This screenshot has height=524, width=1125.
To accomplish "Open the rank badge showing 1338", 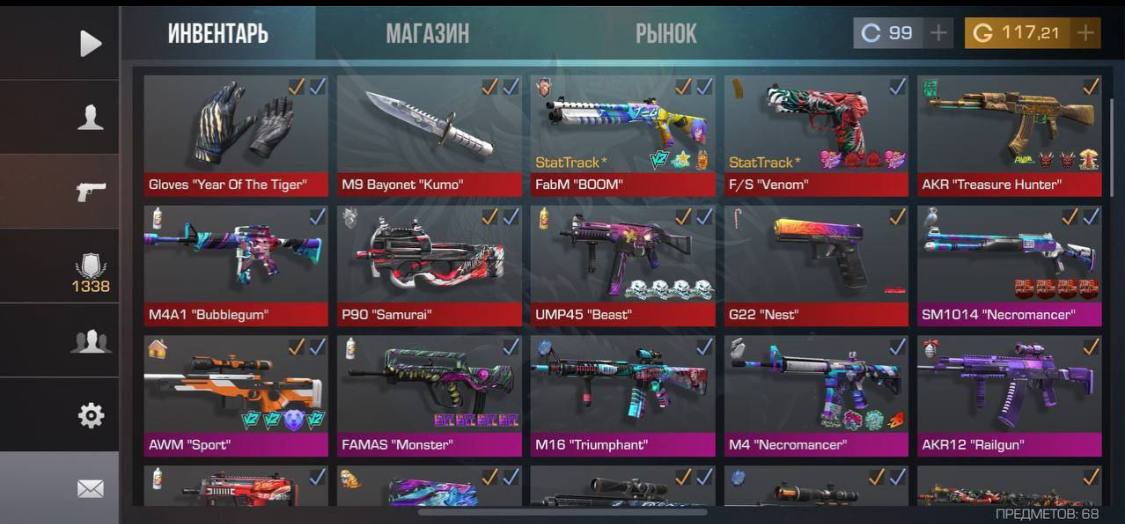I will (x=90, y=270).
